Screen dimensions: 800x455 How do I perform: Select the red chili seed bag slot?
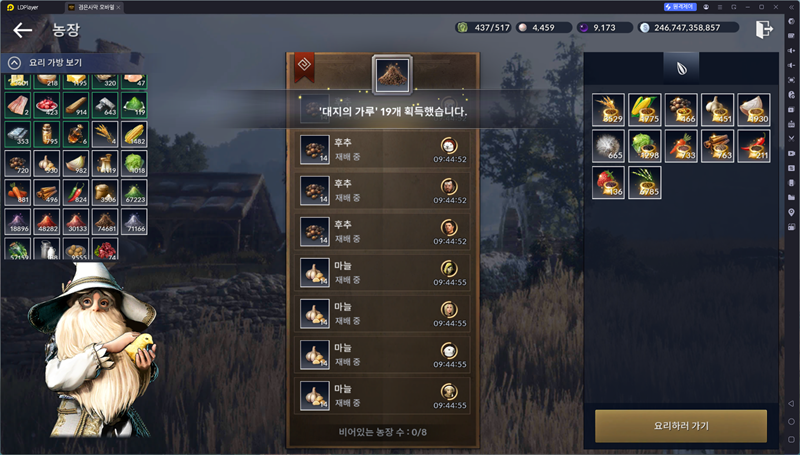coord(753,146)
